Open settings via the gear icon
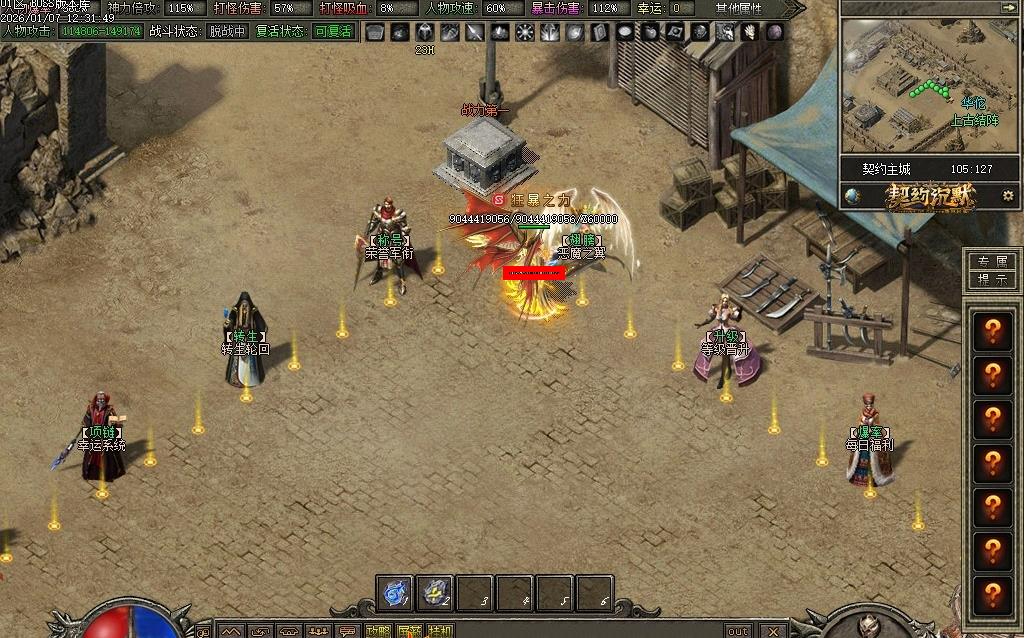 pos(1007,196)
